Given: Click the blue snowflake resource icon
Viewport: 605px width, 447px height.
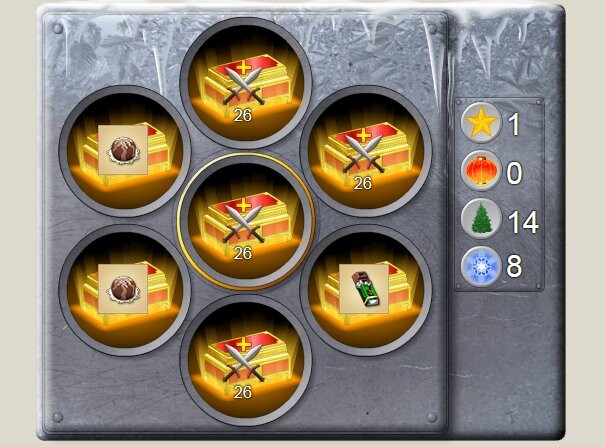Looking at the screenshot, I should coord(480,267).
